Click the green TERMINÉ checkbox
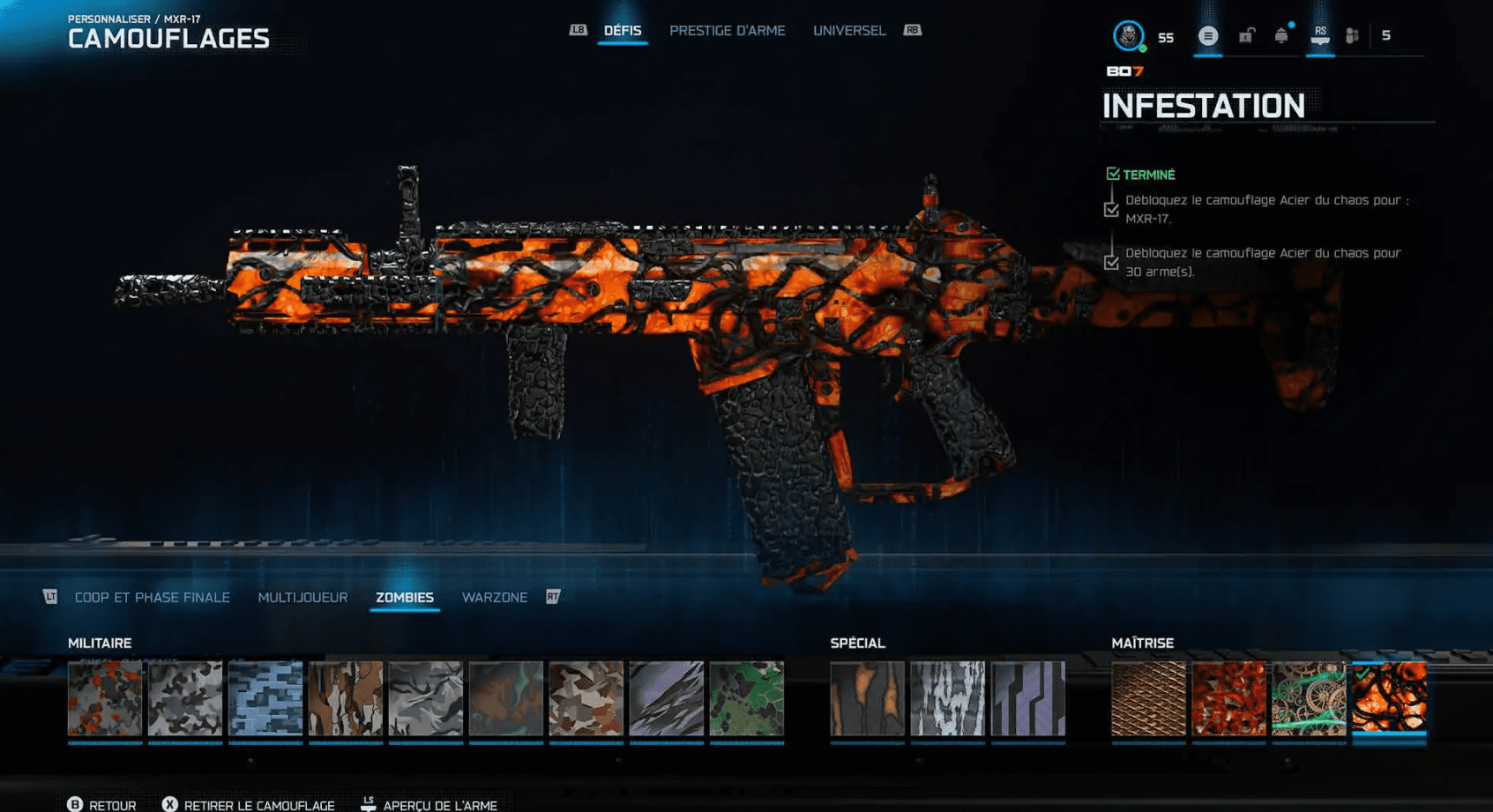Image resolution: width=1493 pixels, height=812 pixels. 1113,174
